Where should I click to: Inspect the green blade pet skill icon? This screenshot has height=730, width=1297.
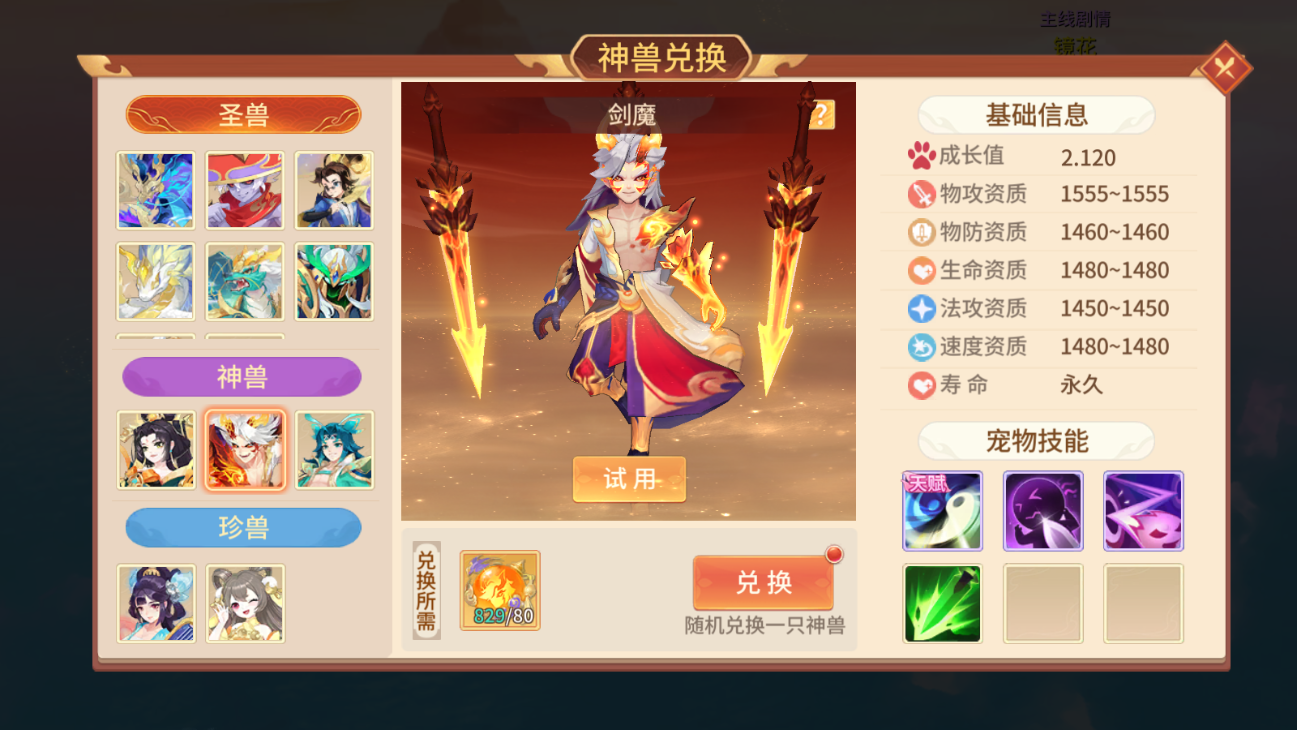[941, 604]
